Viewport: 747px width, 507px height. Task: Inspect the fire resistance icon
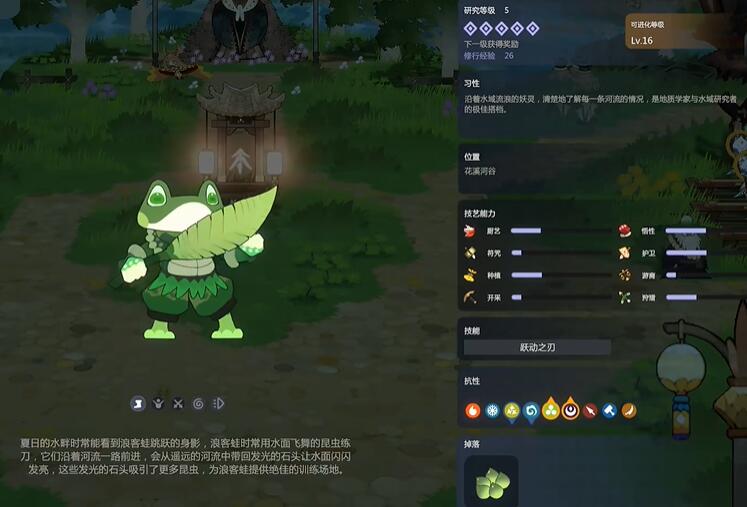(473, 410)
